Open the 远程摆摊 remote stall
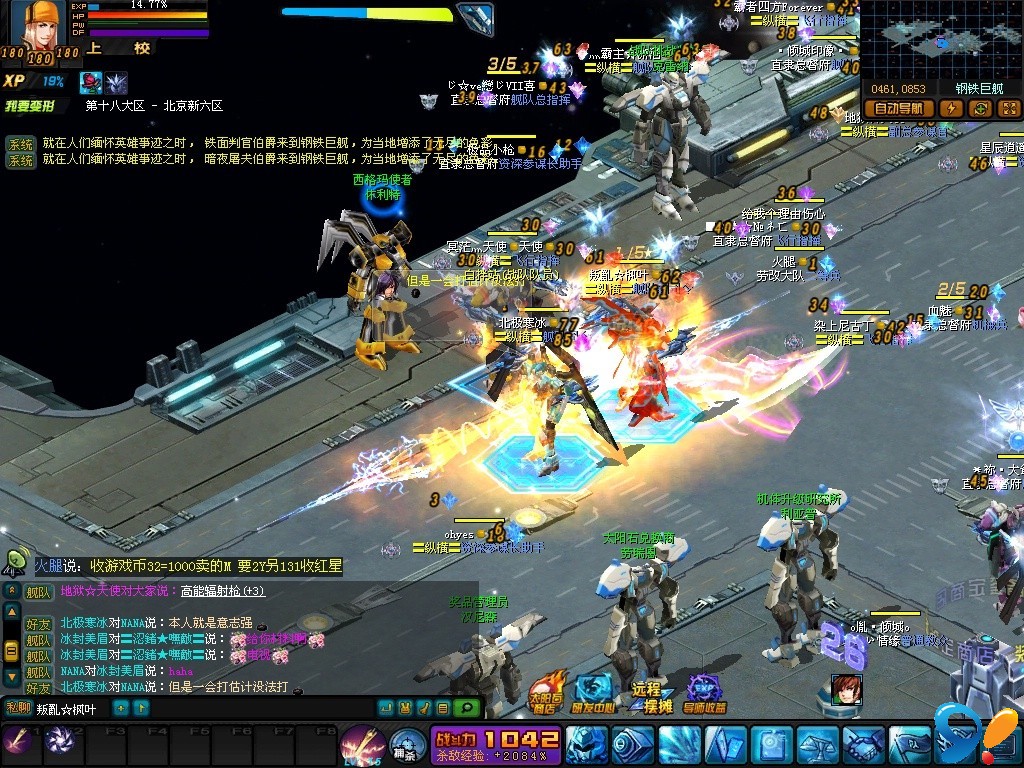 649,695
